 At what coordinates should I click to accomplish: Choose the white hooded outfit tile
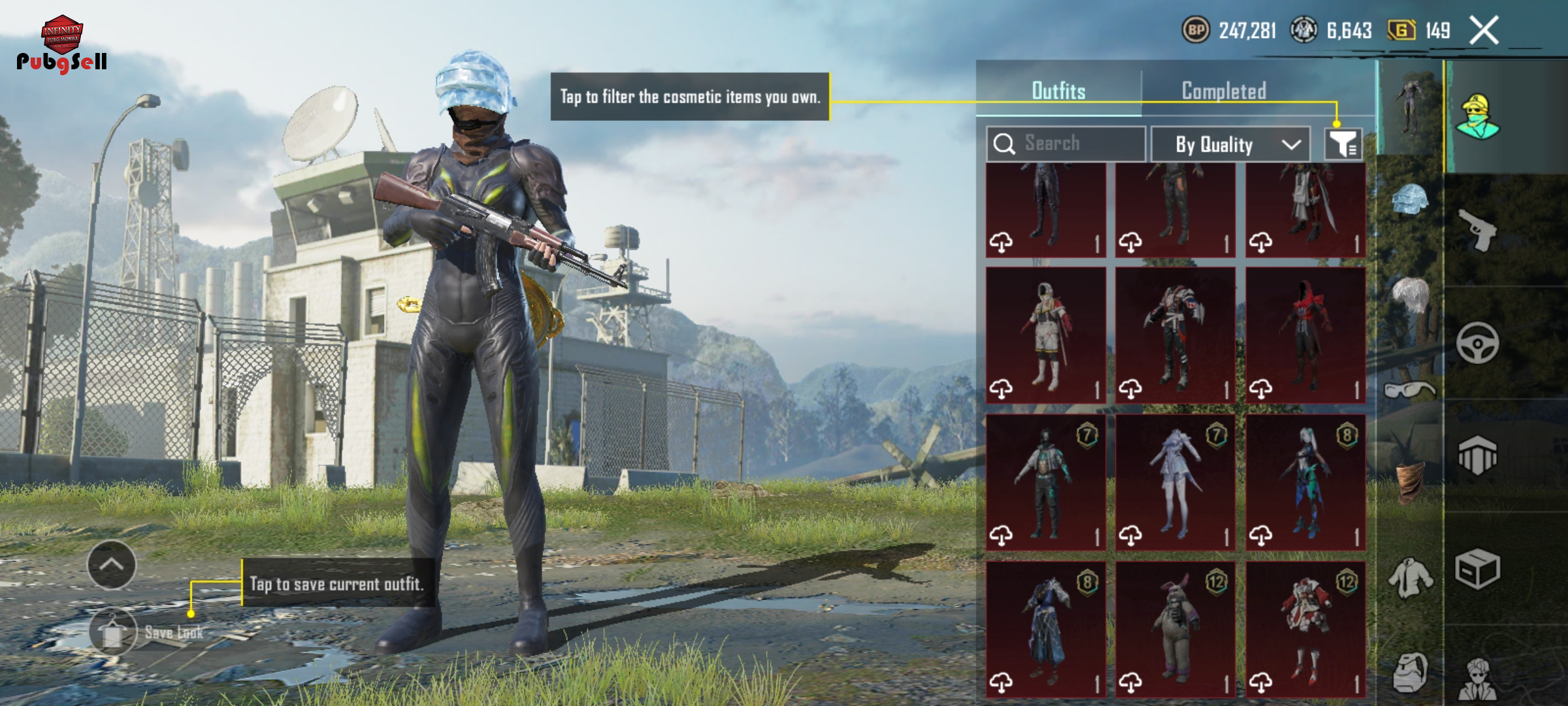tap(1045, 335)
